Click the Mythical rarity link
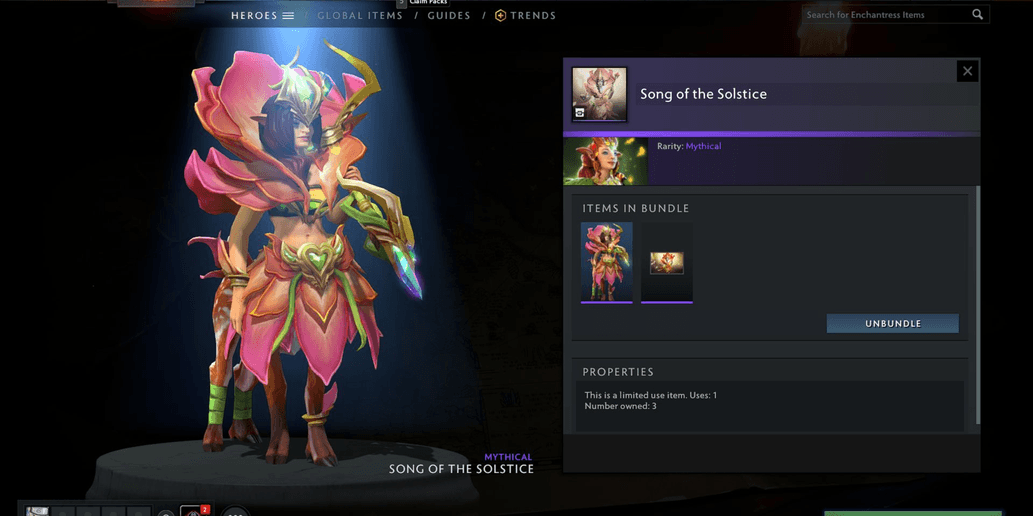Image resolution: width=1033 pixels, height=516 pixels. pyautogui.click(x=703, y=146)
